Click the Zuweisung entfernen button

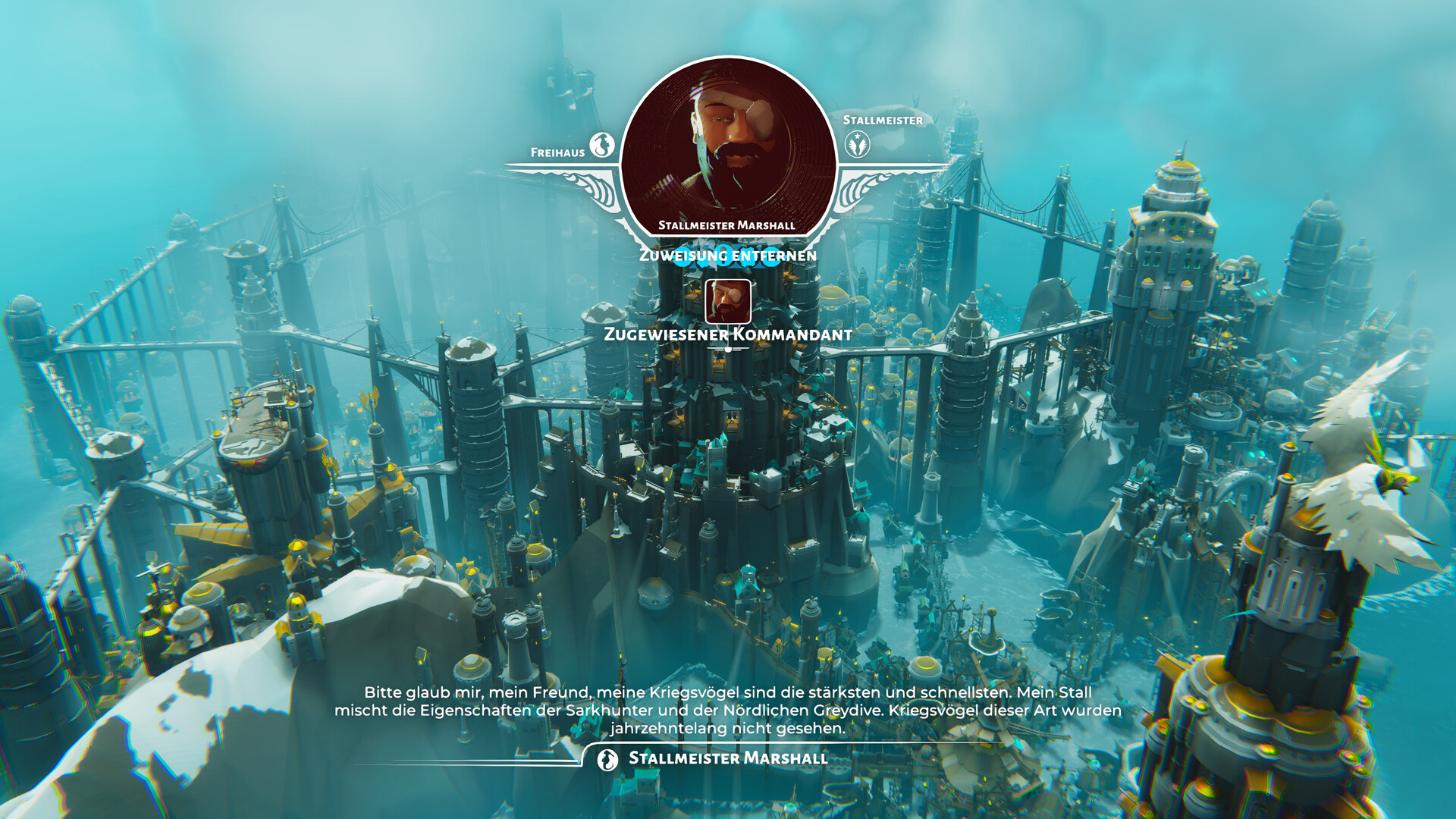728,256
